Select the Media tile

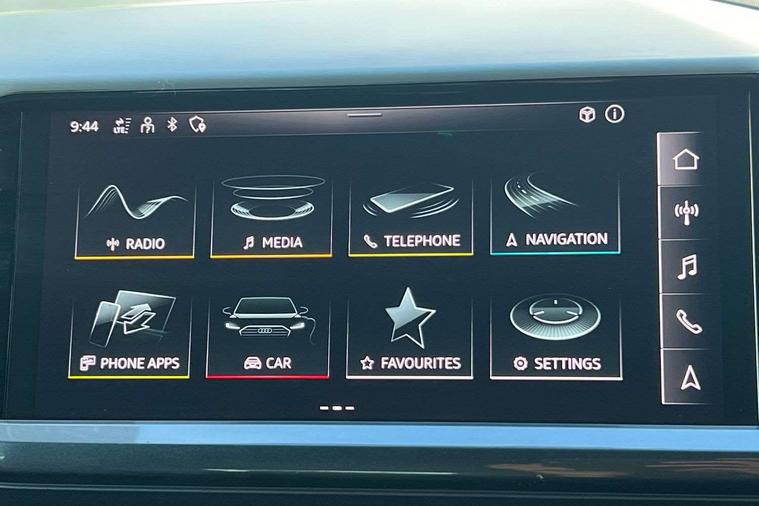coord(272,217)
